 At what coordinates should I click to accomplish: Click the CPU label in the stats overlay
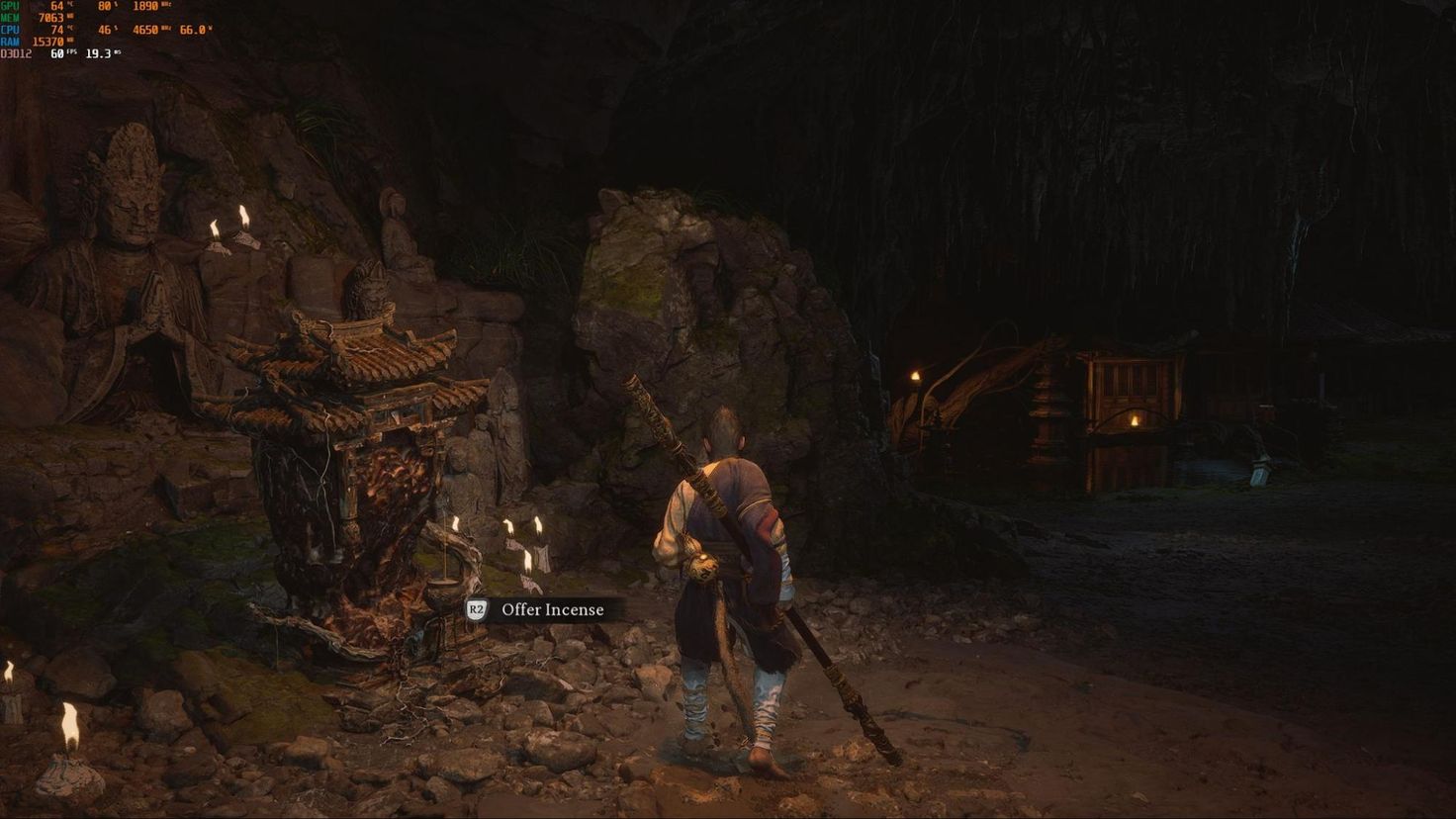coord(11,30)
